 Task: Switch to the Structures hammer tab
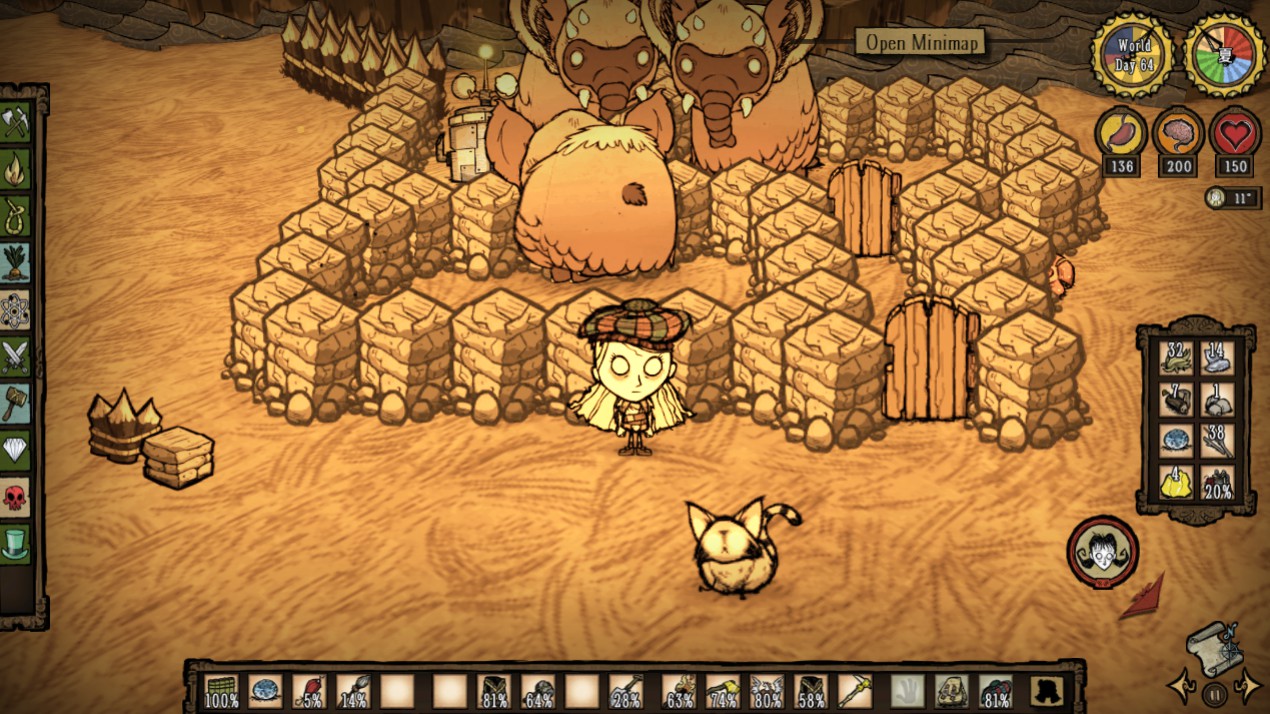click(16, 402)
